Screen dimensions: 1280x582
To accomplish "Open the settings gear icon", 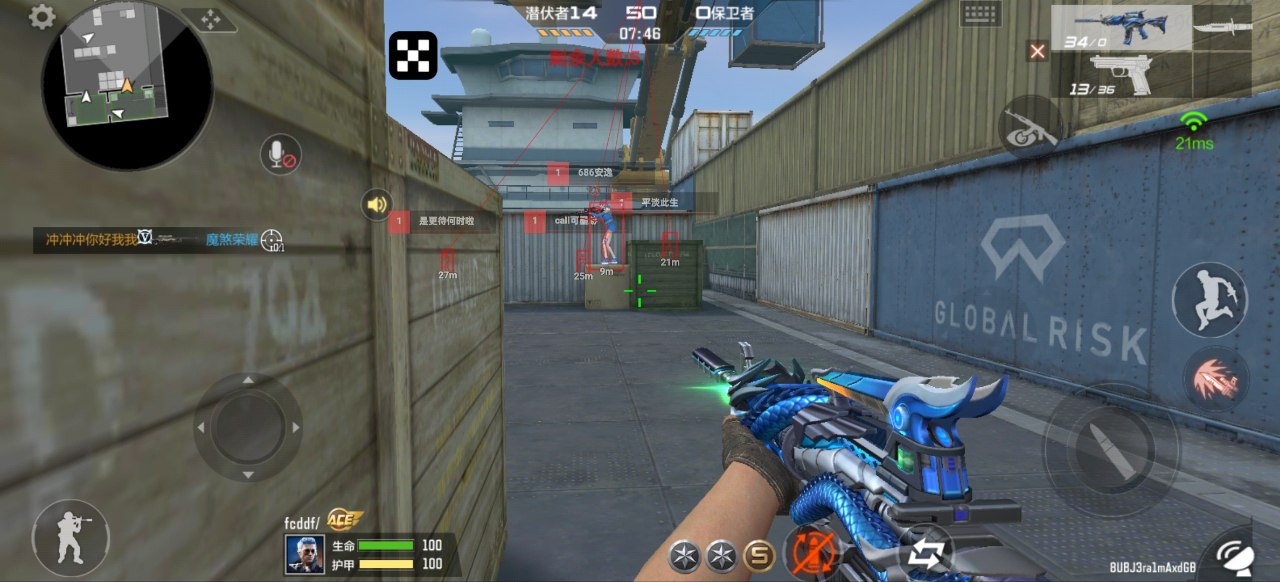I will (x=41, y=17).
